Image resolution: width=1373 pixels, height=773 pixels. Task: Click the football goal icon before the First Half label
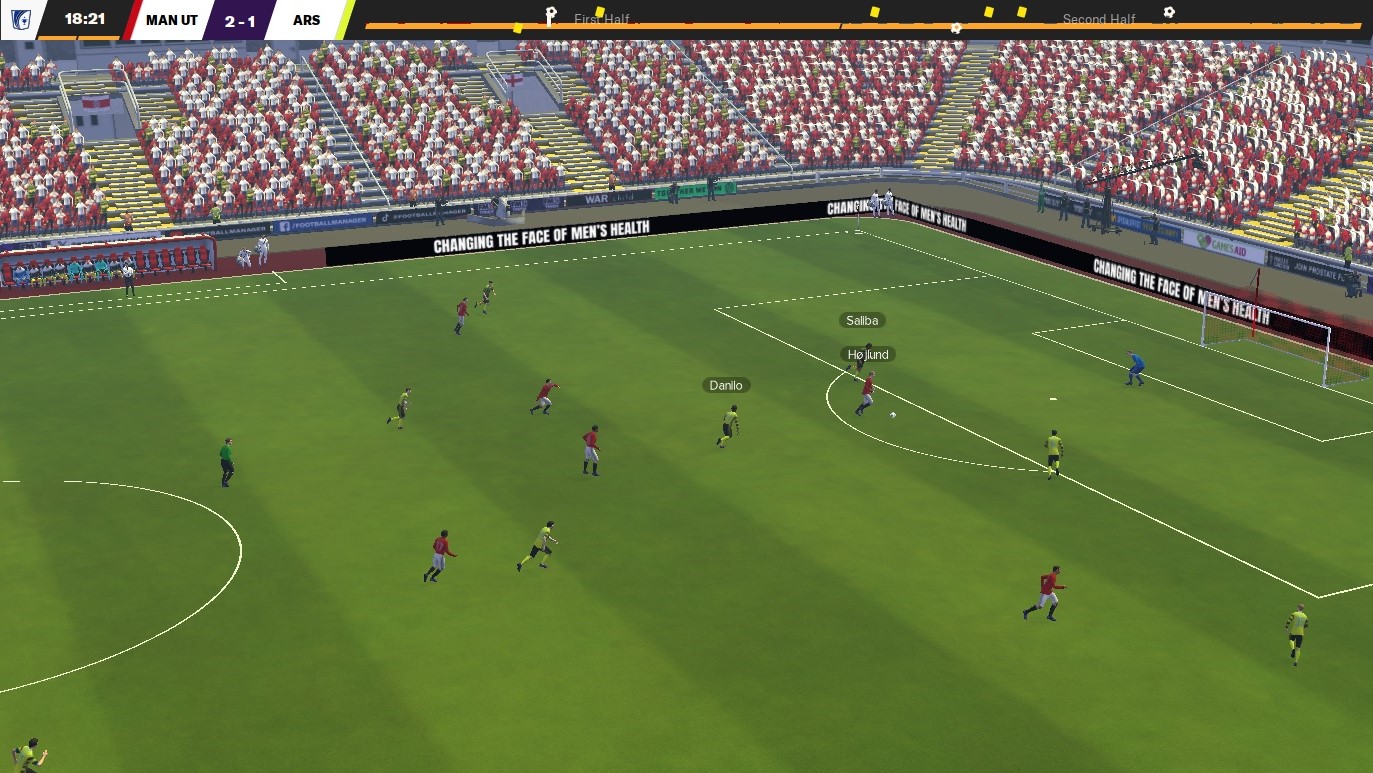click(x=551, y=13)
